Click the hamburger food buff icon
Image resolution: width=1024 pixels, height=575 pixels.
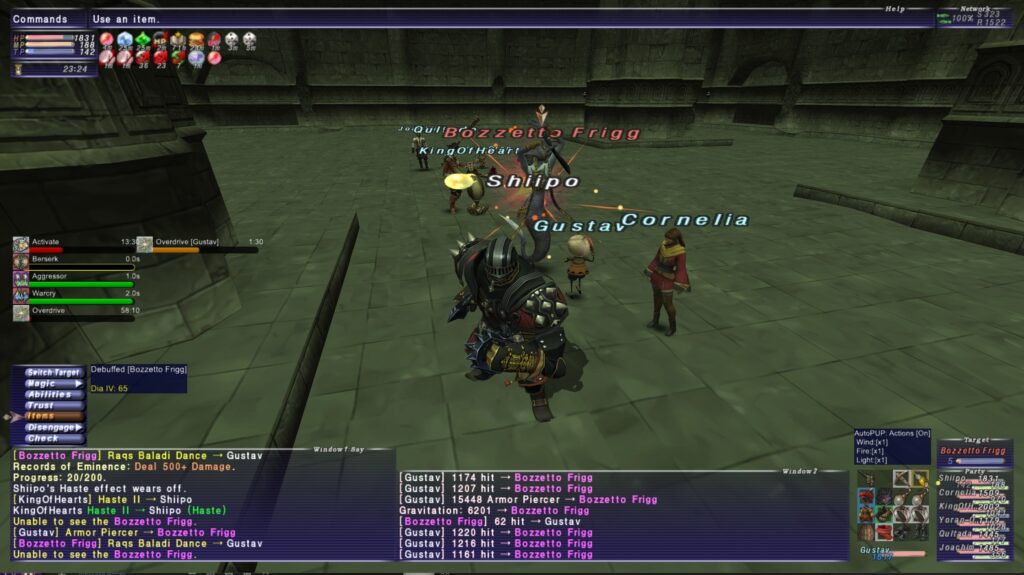[x=196, y=40]
